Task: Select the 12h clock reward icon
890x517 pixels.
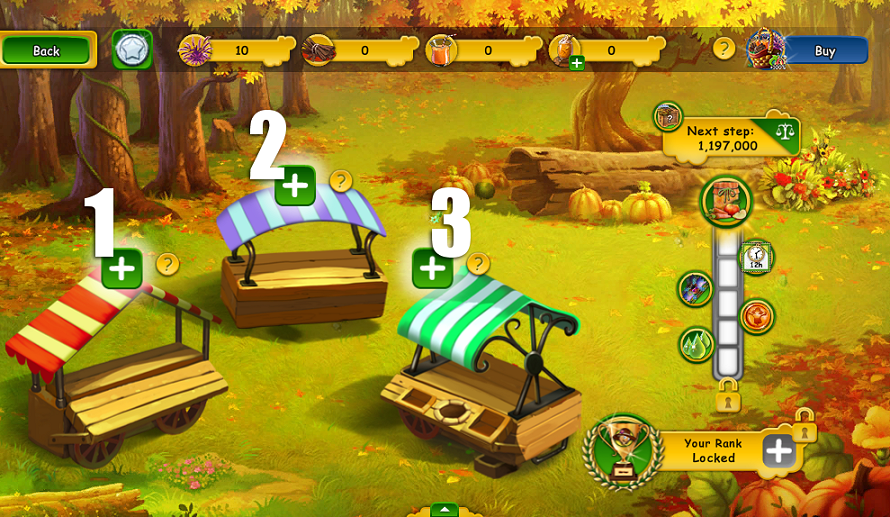Action: coord(756,258)
